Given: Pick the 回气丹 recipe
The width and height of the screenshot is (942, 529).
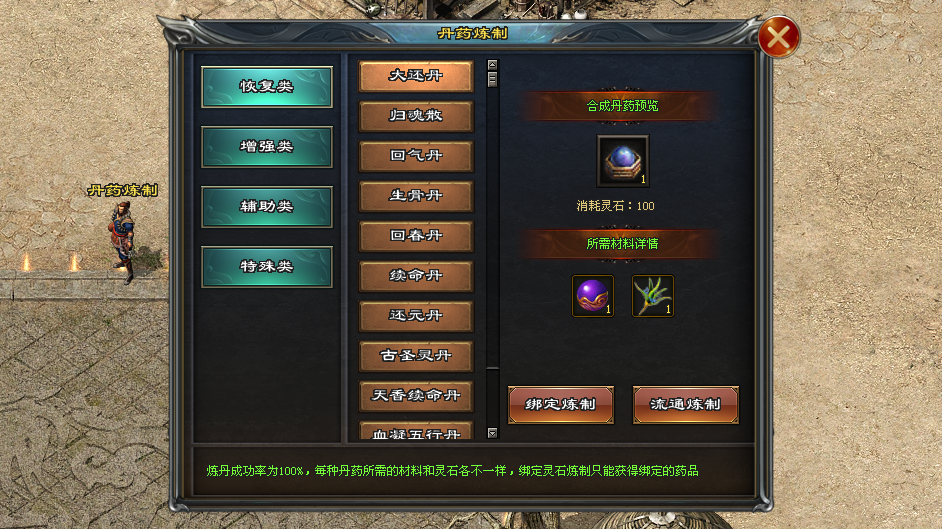Looking at the screenshot, I should pos(416,156).
